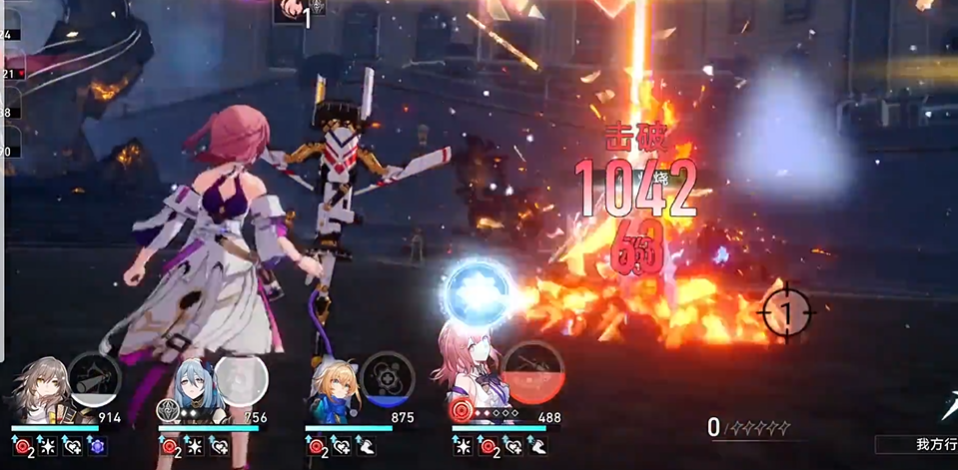The height and width of the screenshot is (470, 958).
Task: Trigger the blue-haired character's white ultimate circle
Action: pyautogui.click(x=241, y=379)
